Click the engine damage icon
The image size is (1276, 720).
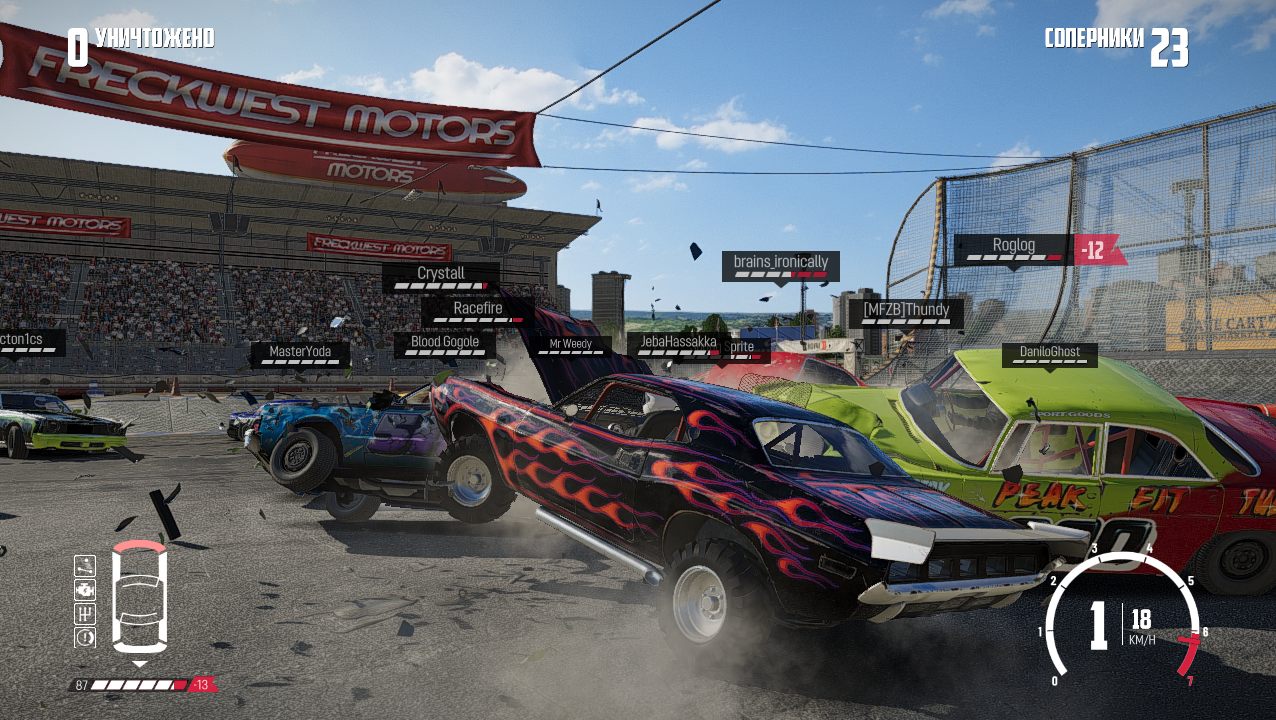(85, 589)
